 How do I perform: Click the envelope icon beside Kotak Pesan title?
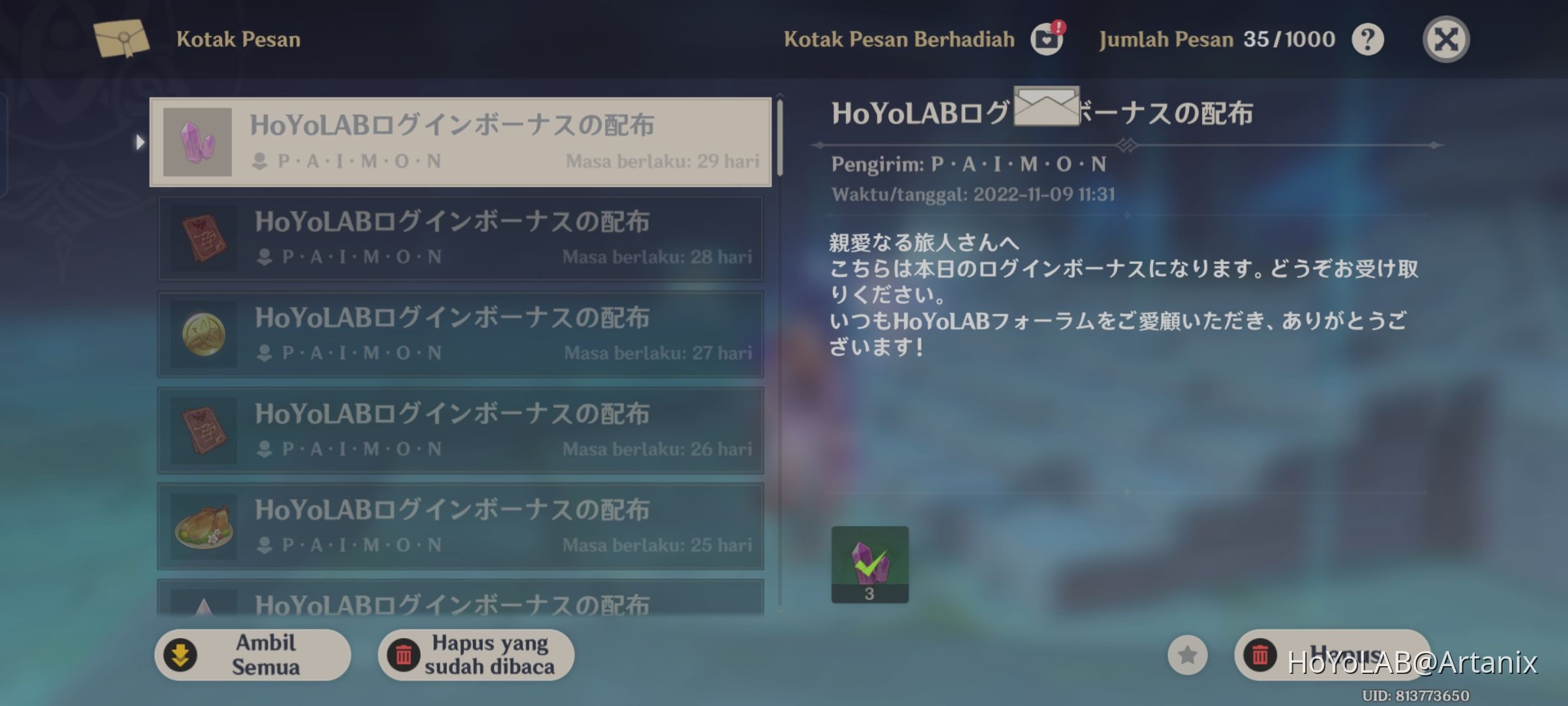pos(120,38)
